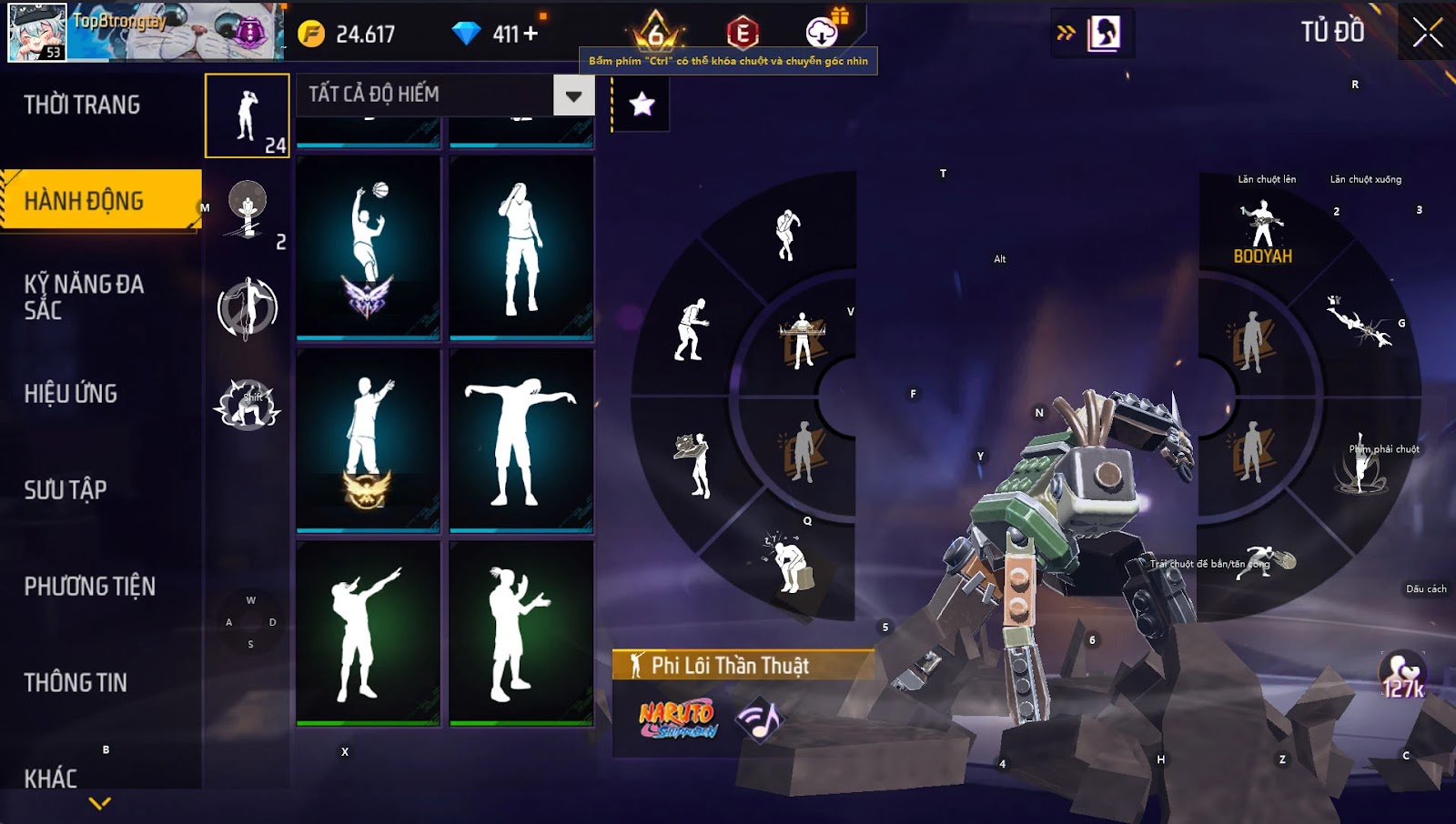Open the Thời Trang category

pyautogui.click(x=82, y=105)
